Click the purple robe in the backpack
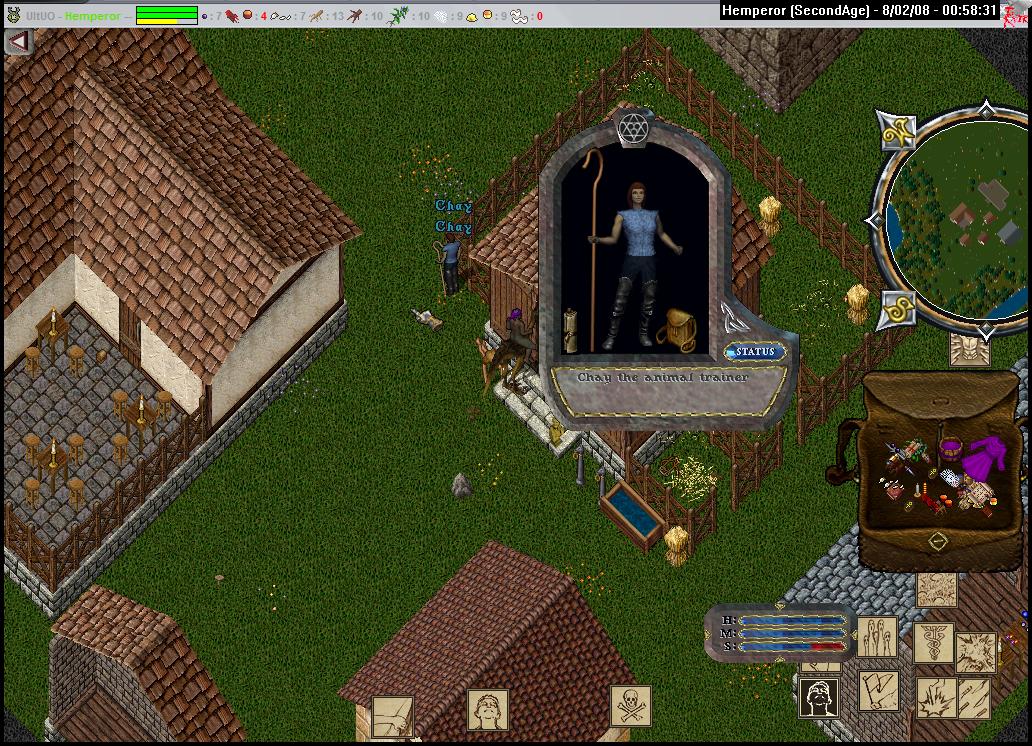1032x746 pixels. click(985, 459)
